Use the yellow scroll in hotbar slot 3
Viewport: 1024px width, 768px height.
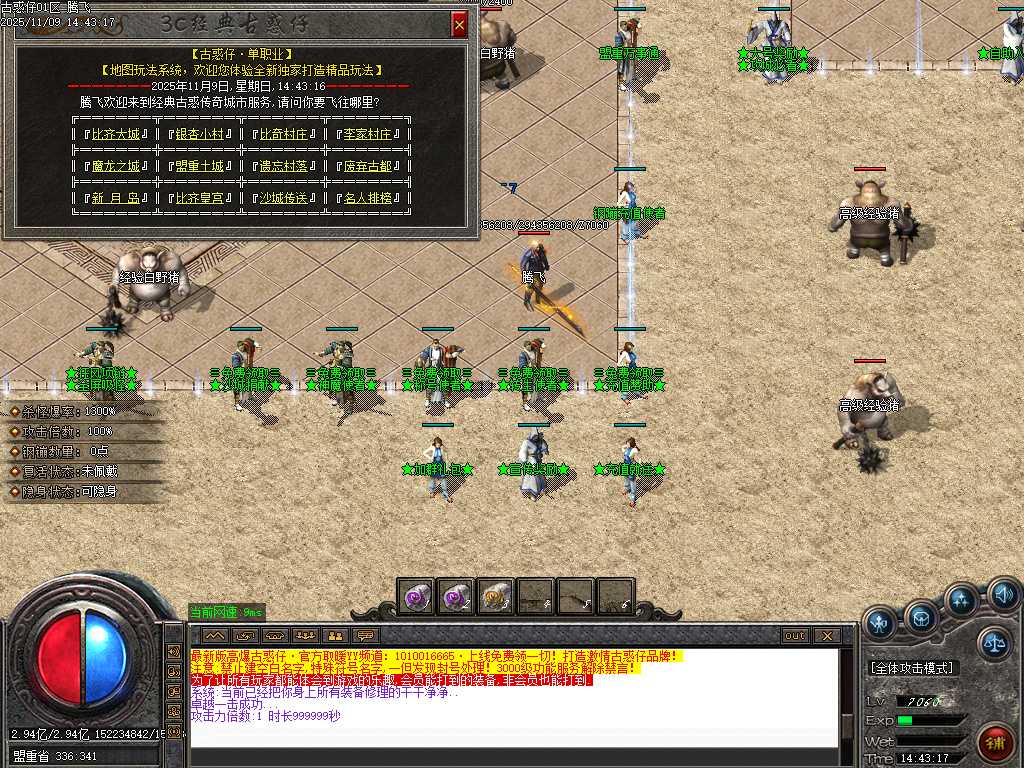(495, 596)
